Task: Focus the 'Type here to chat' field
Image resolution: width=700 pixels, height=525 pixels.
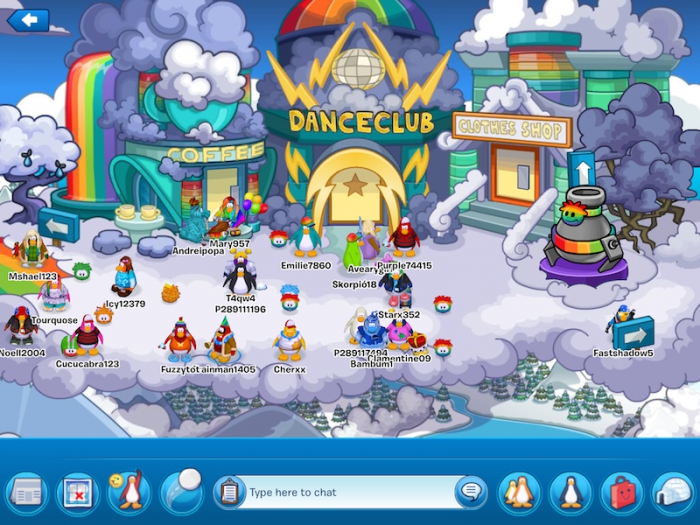Action: click(x=345, y=492)
